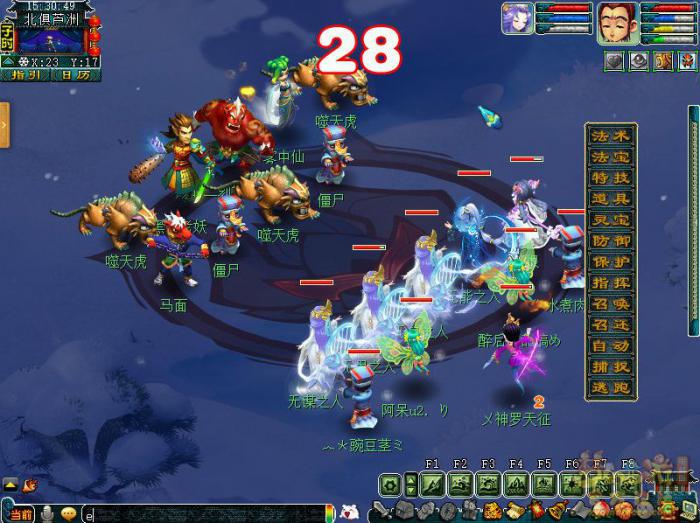Choose the 保护 protect command
700x523 pixels.
point(611,262)
